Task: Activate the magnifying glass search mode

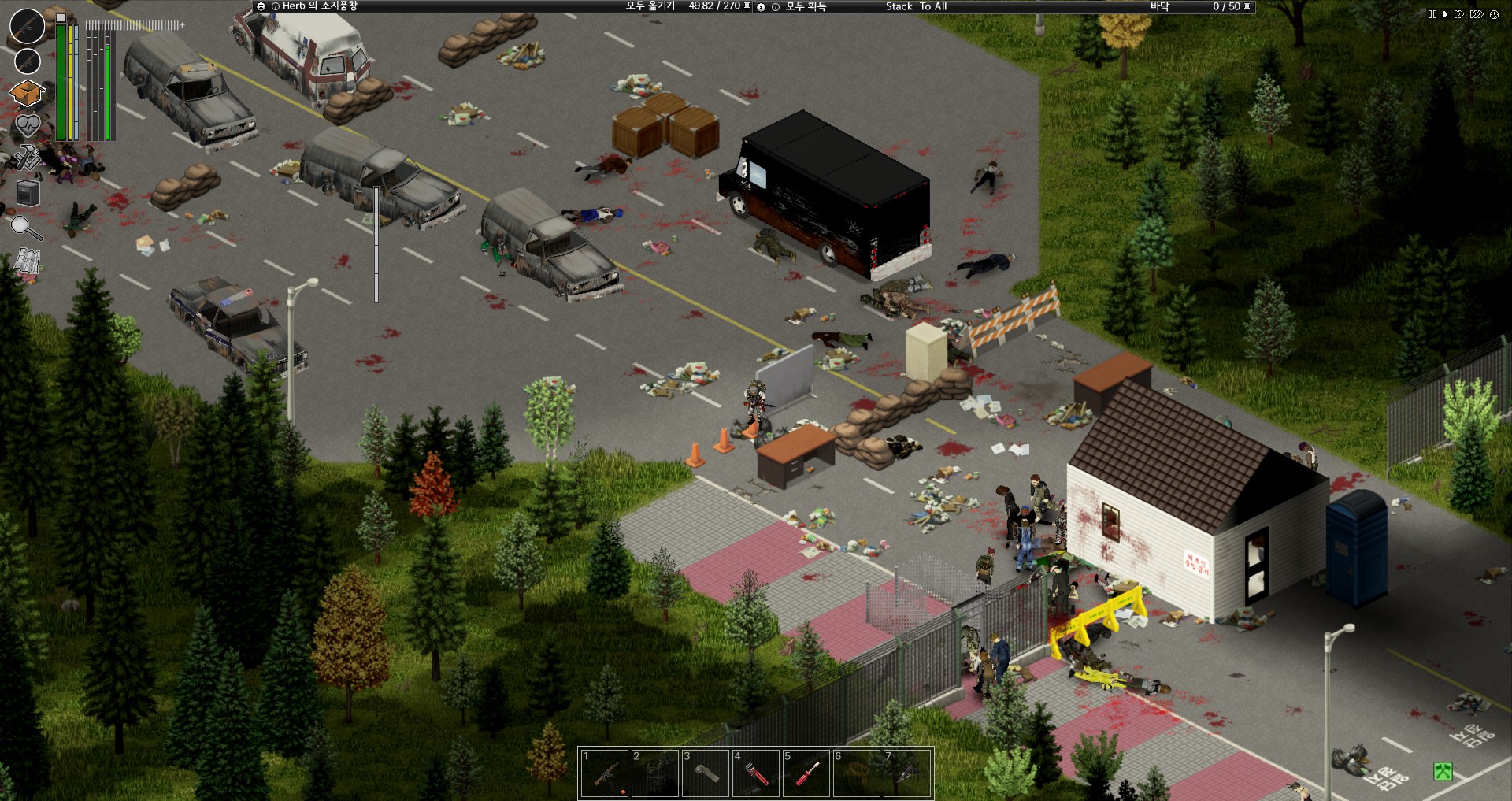Action: 26,228
